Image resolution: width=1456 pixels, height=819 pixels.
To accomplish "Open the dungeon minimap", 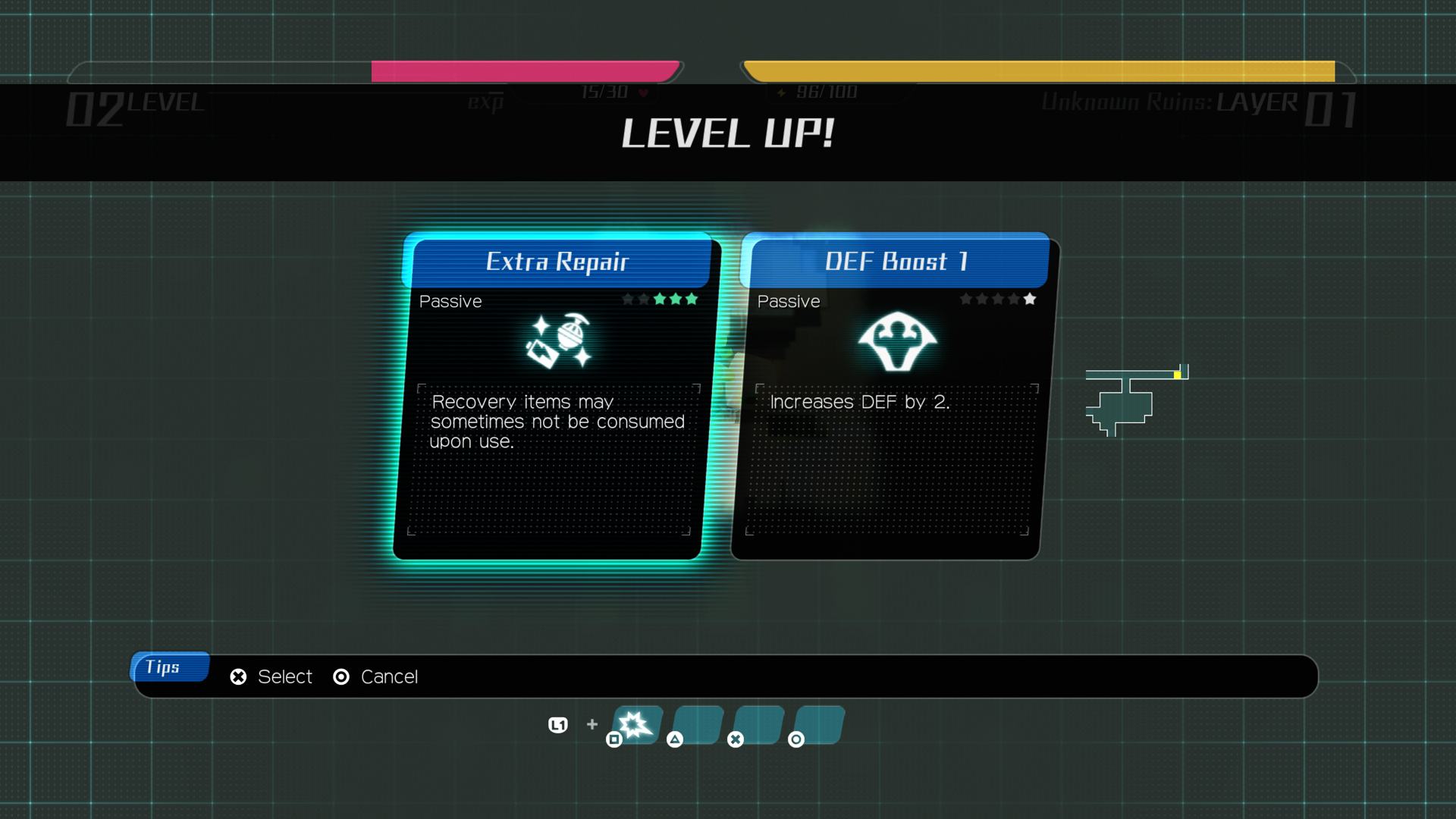I will (1130, 400).
